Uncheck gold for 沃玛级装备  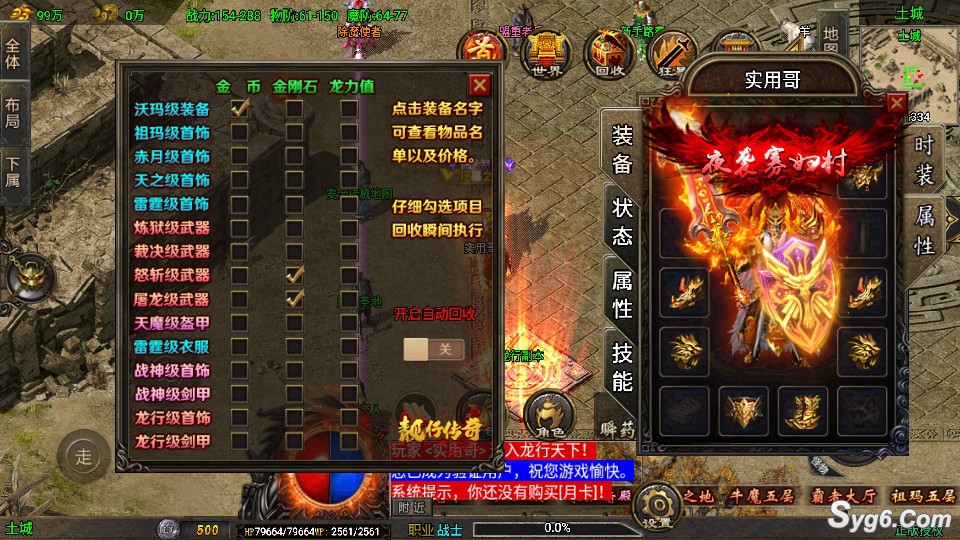click(240, 109)
